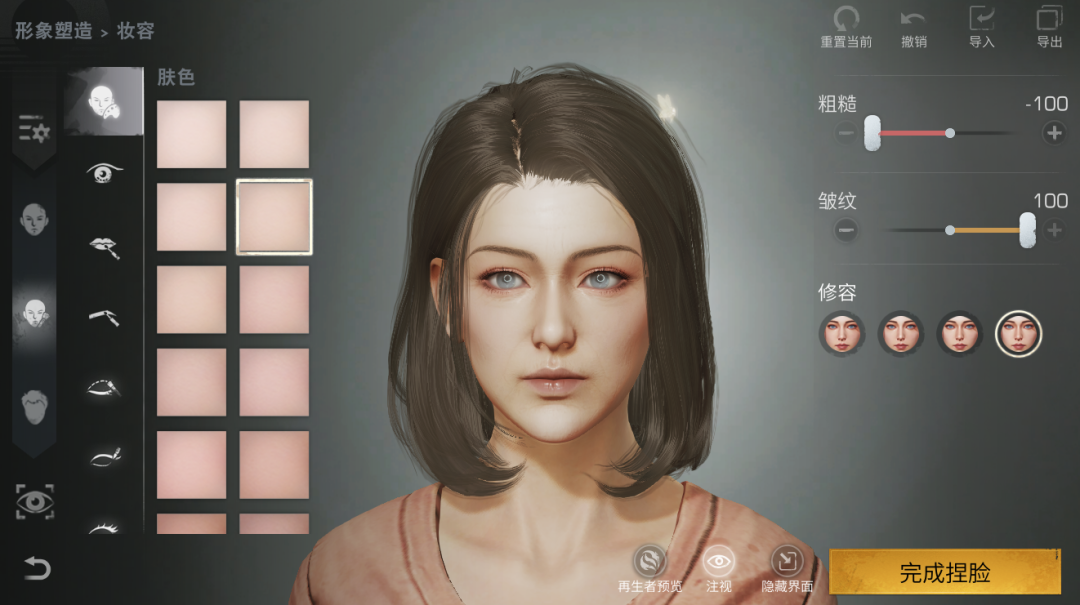Open the sliders and gear preset tab
The image size is (1080, 605).
34,130
